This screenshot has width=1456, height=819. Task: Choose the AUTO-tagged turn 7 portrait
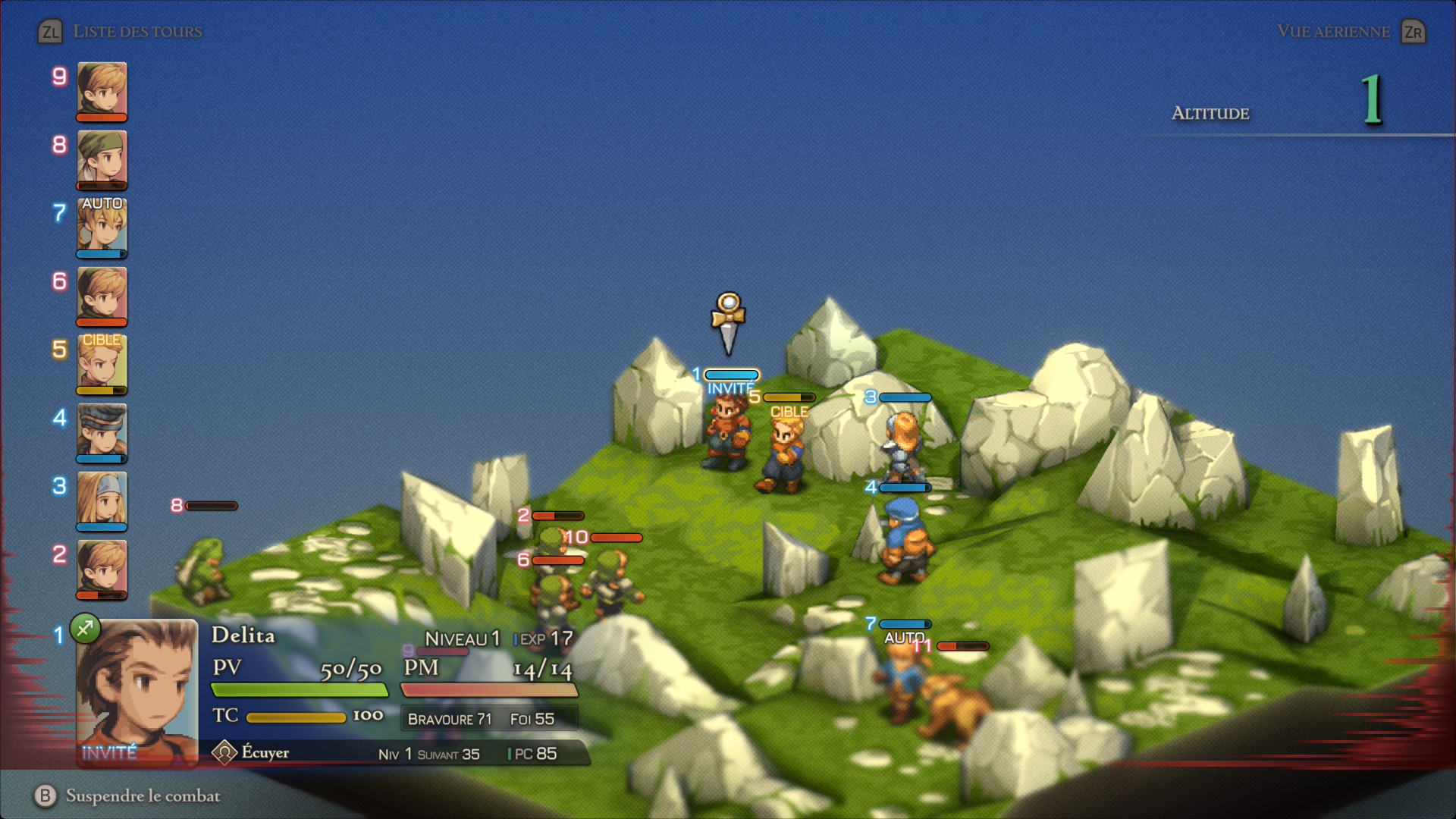click(102, 226)
